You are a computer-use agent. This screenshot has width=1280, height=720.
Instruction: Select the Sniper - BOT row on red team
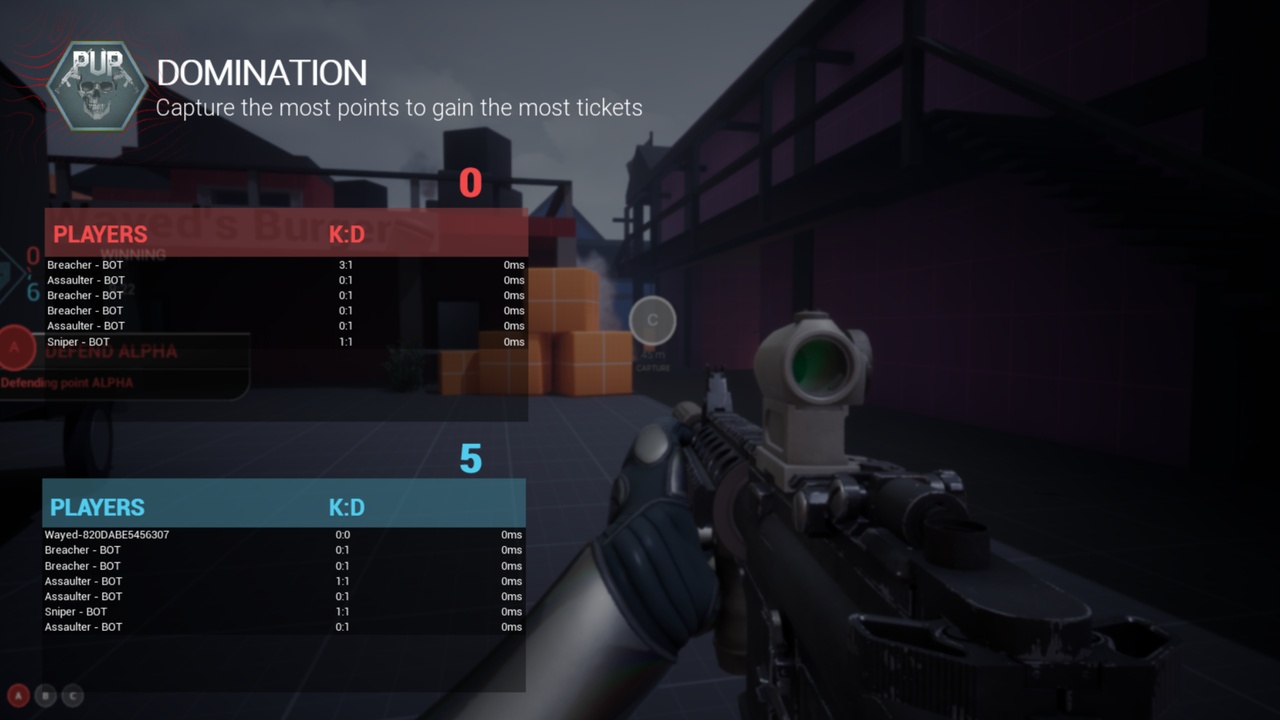point(79,340)
